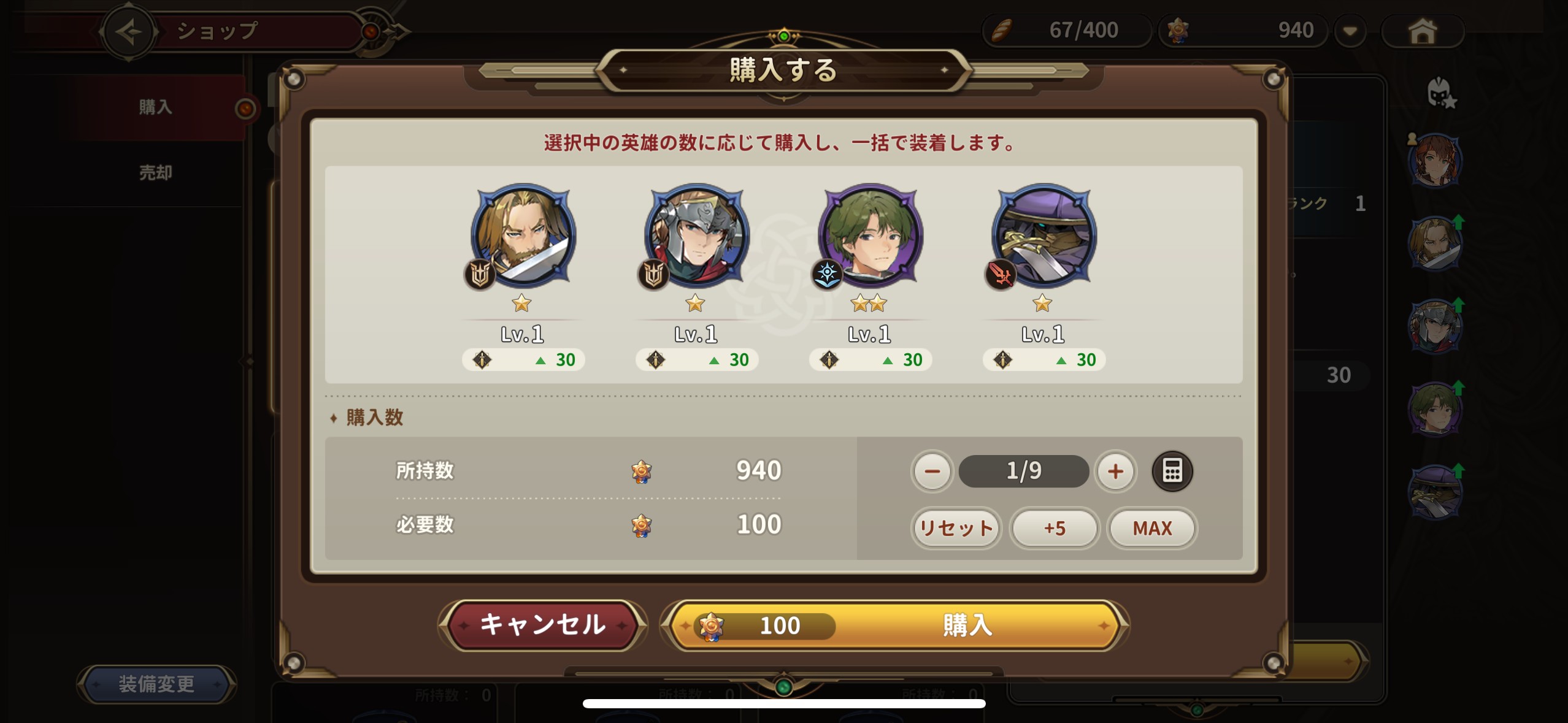
Task: Cancel the purchase with キャンセル
Action: pos(542,625)
